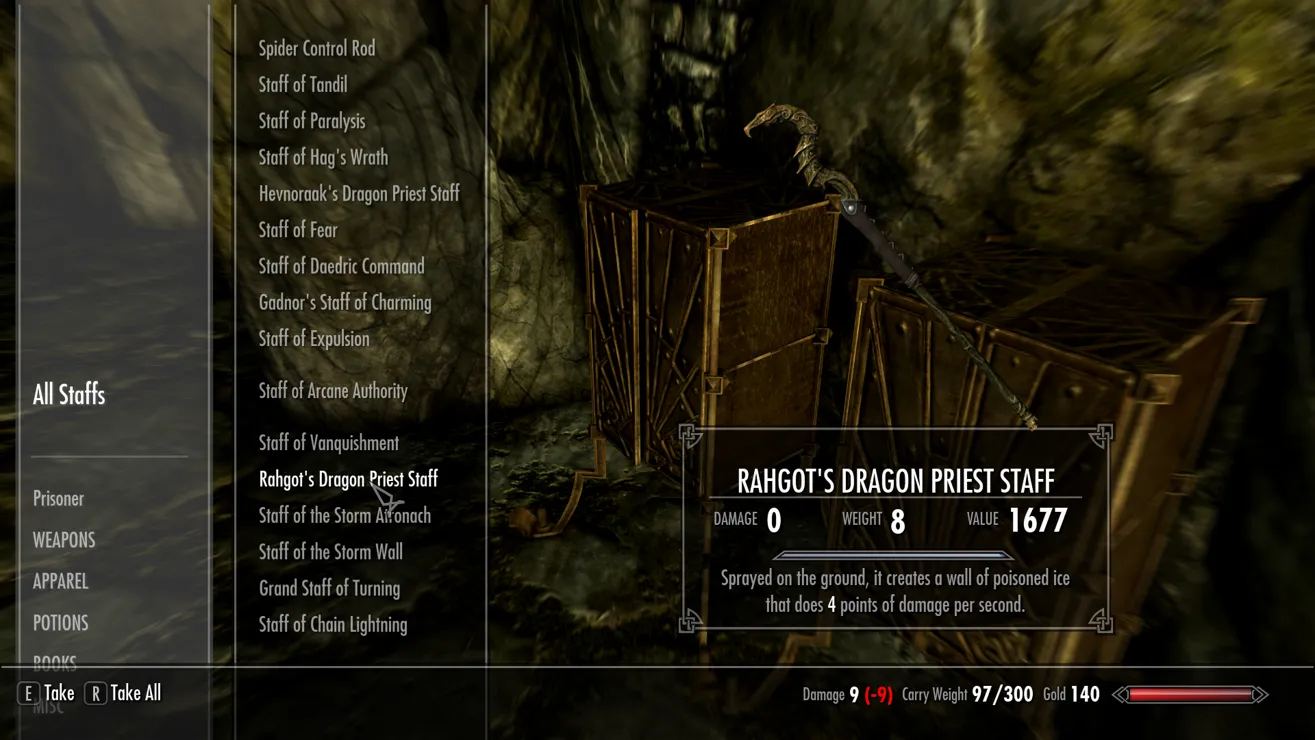Select Staff of Expulsion
Viewport: 1315px width, 740px height.
314,339
